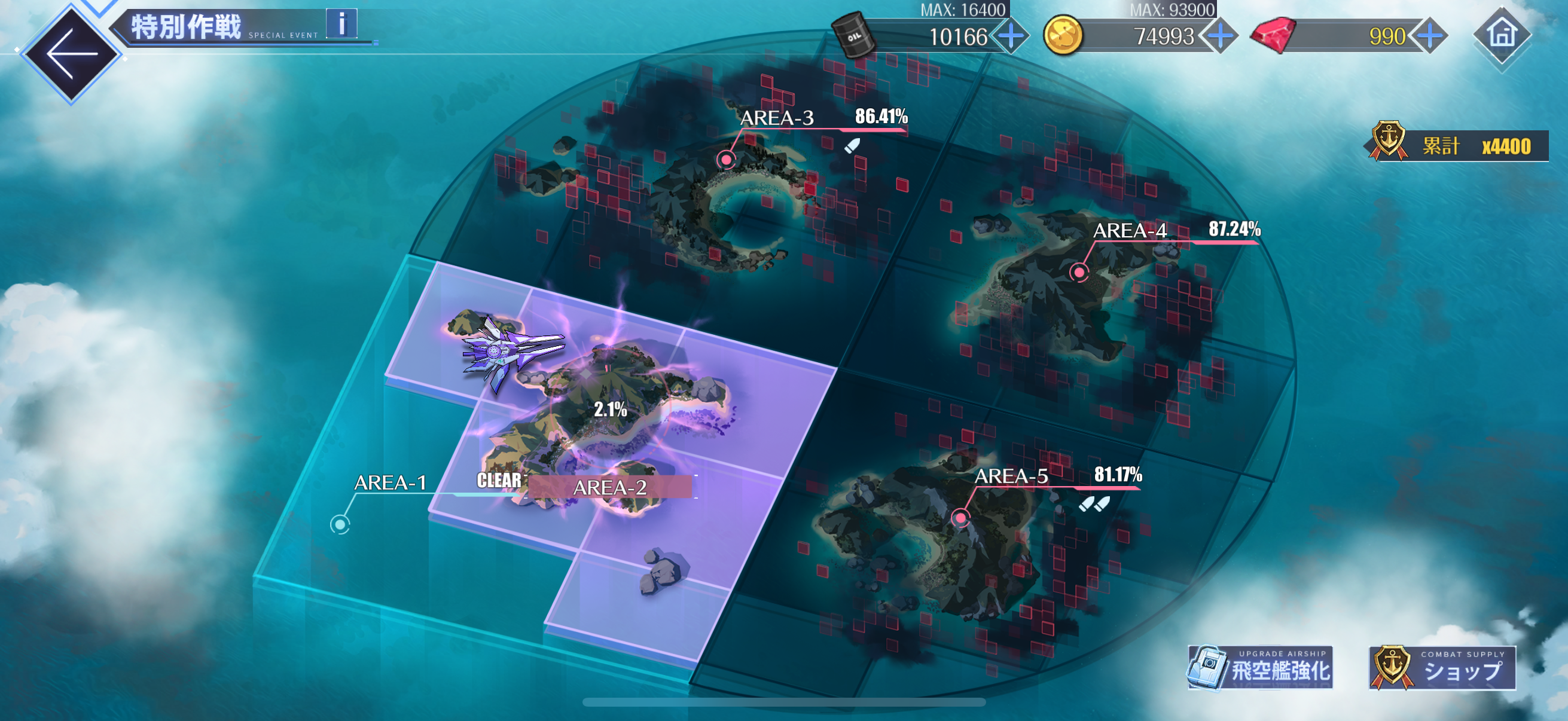
Task: Open the Upgrade Airship menu
Action: (x=1261, y=668)
